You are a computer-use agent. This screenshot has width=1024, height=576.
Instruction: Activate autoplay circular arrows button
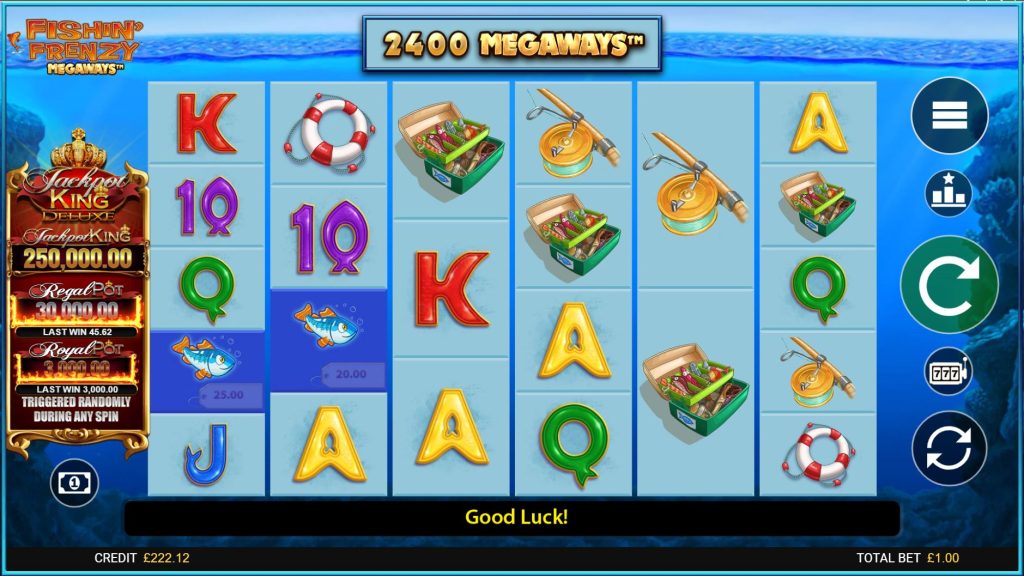tap(948, 448)
